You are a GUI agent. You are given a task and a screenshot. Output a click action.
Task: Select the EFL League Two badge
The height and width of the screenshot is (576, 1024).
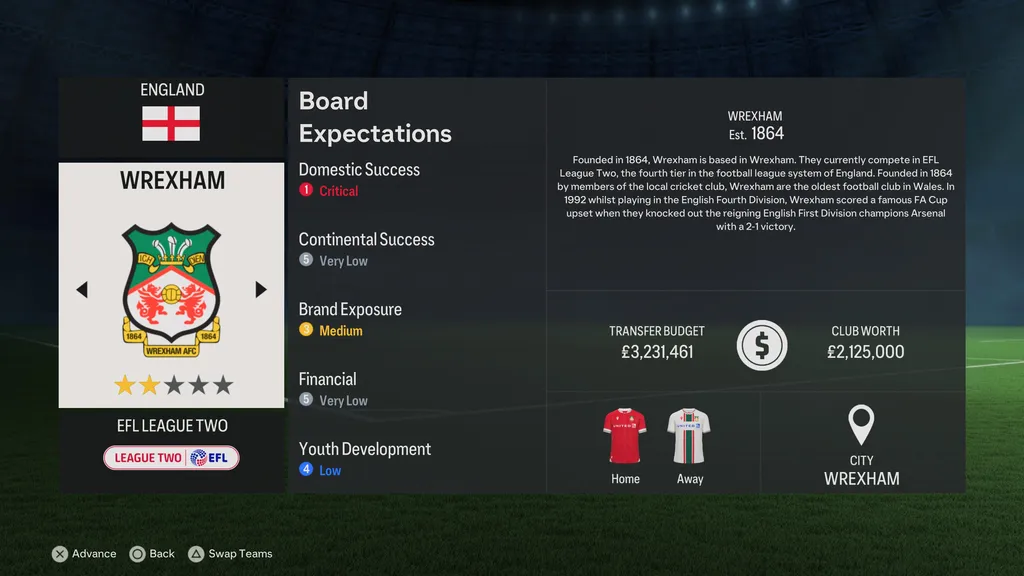click(x=171, y=458)
